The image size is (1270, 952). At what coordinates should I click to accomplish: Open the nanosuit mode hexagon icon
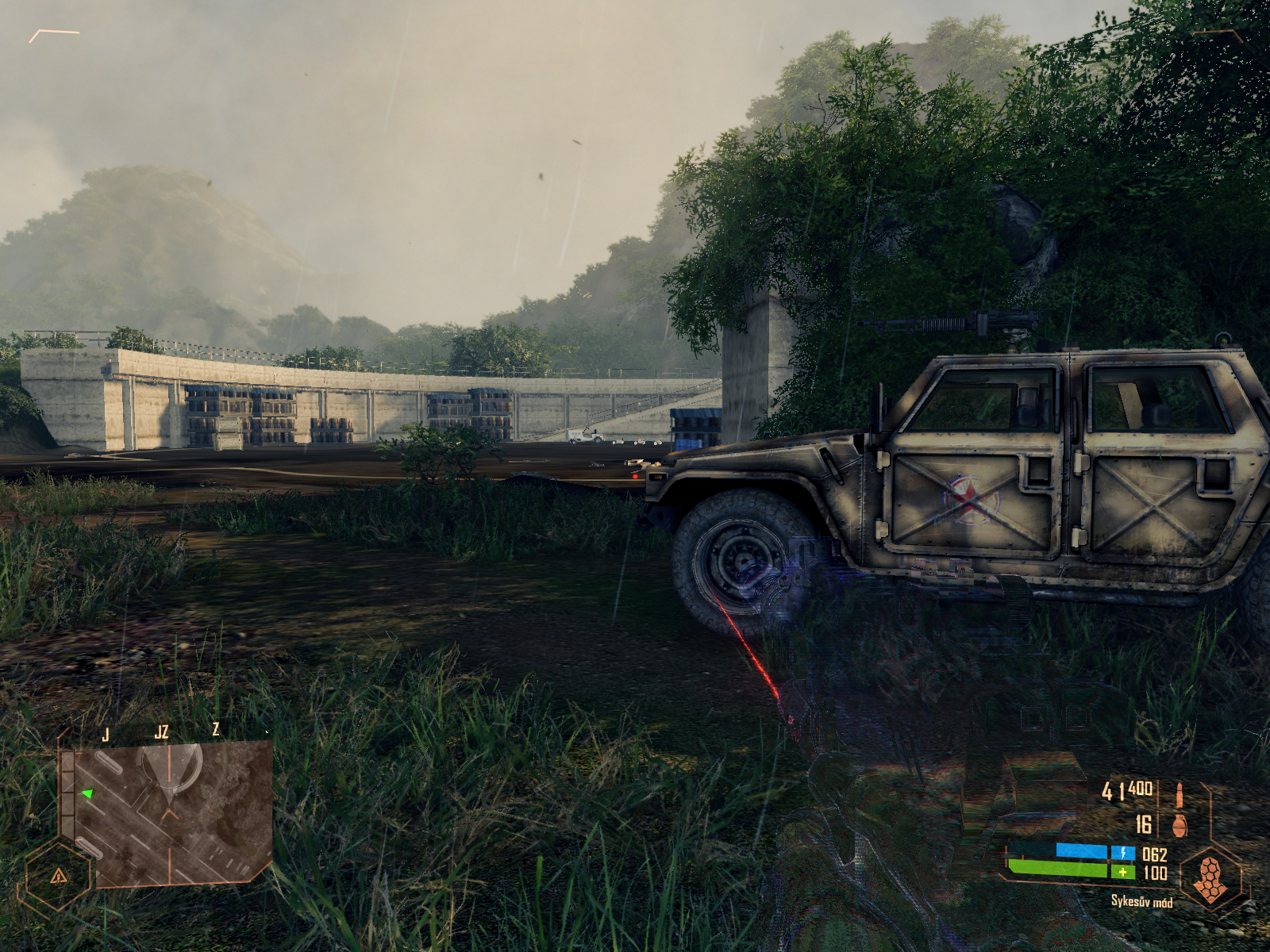pyautogui.click(x=1210, y=879)
